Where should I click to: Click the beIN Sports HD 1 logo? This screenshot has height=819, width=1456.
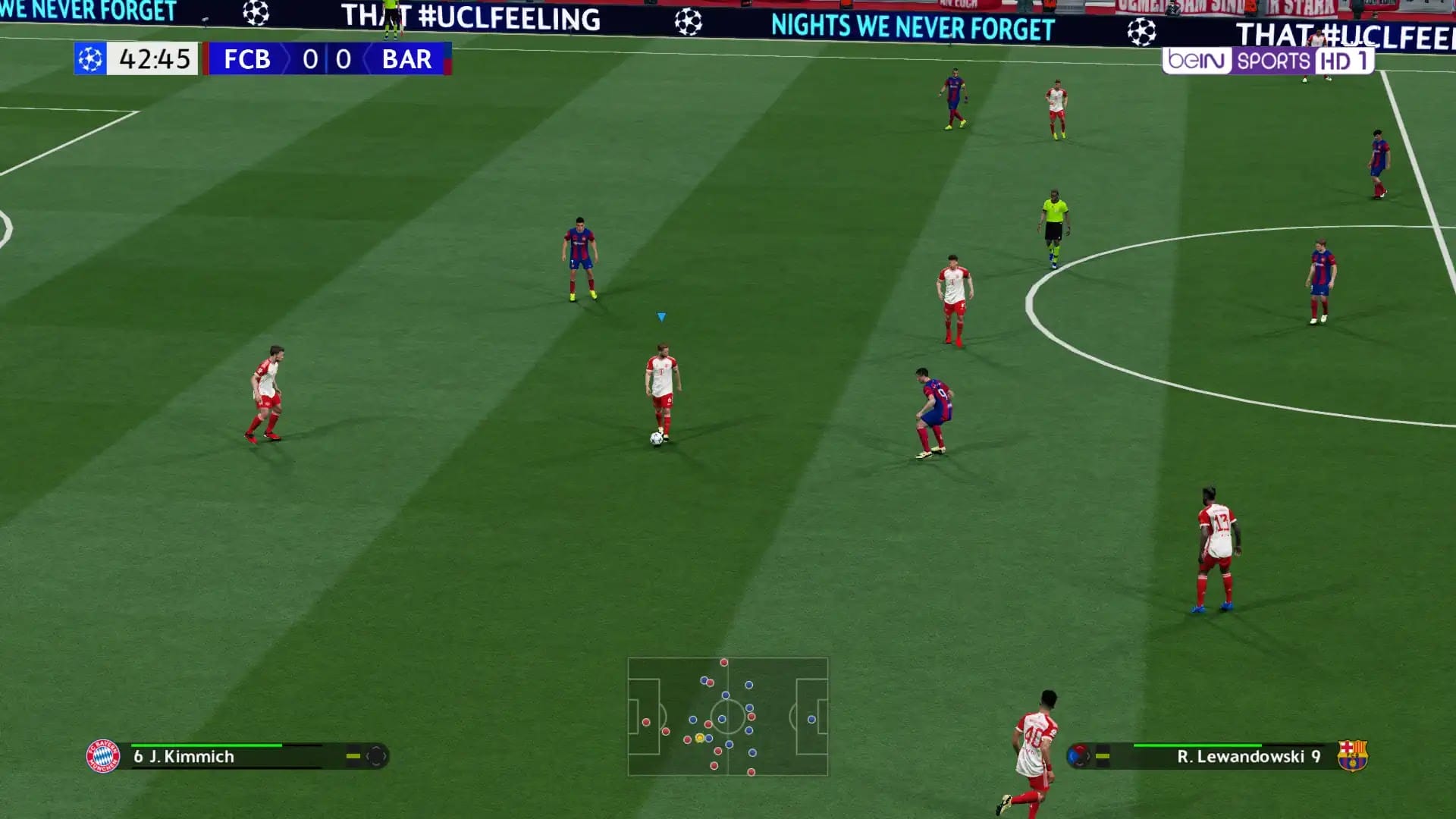(1268, 60)
